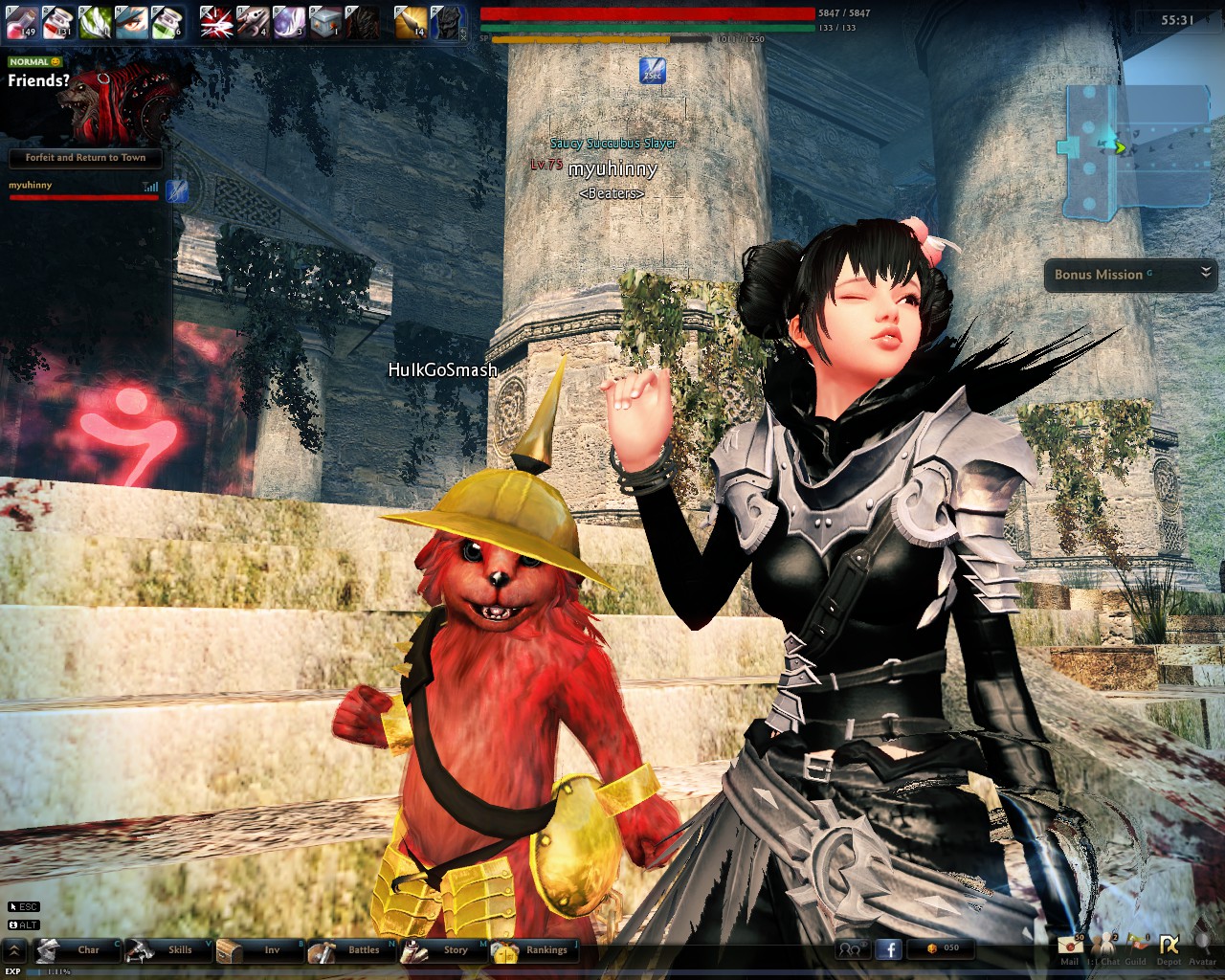Click Forfeit and Return to Town
Image resolution: width=1225 pixels, height=980 pixels.
point(85,158)
